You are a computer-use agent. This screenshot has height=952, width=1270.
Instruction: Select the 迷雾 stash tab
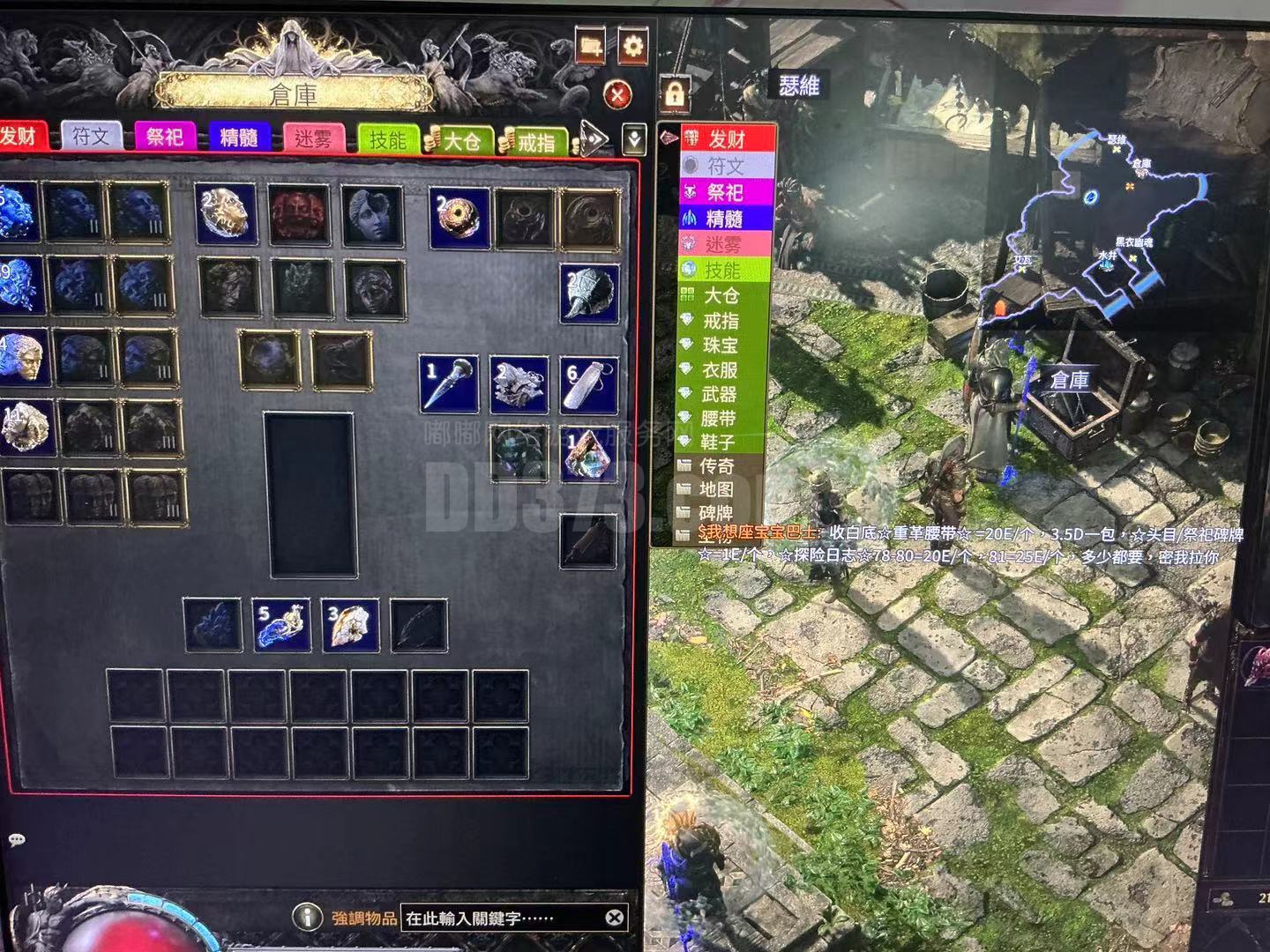(312, 138)
